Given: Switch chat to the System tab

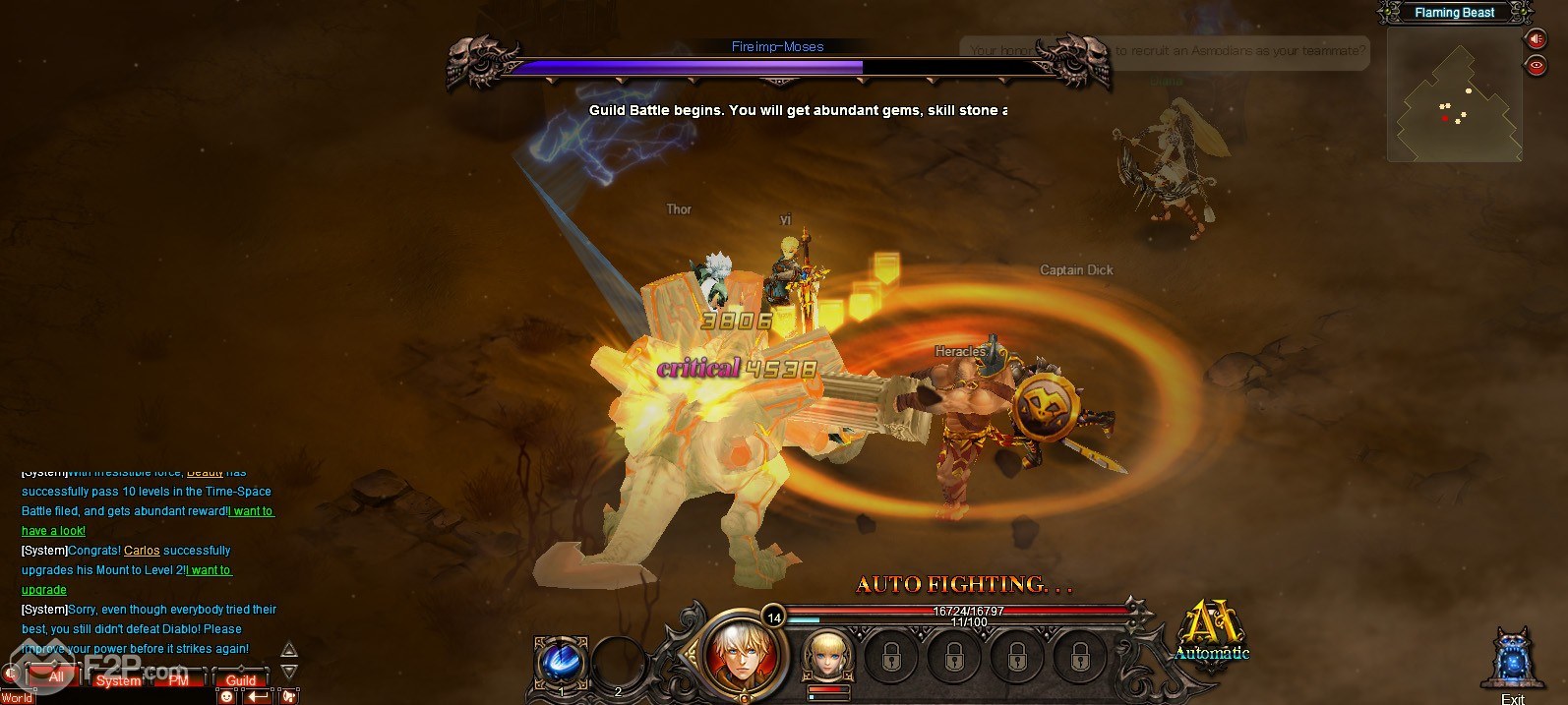Looking at the screenshot, I should pos(118,679).
